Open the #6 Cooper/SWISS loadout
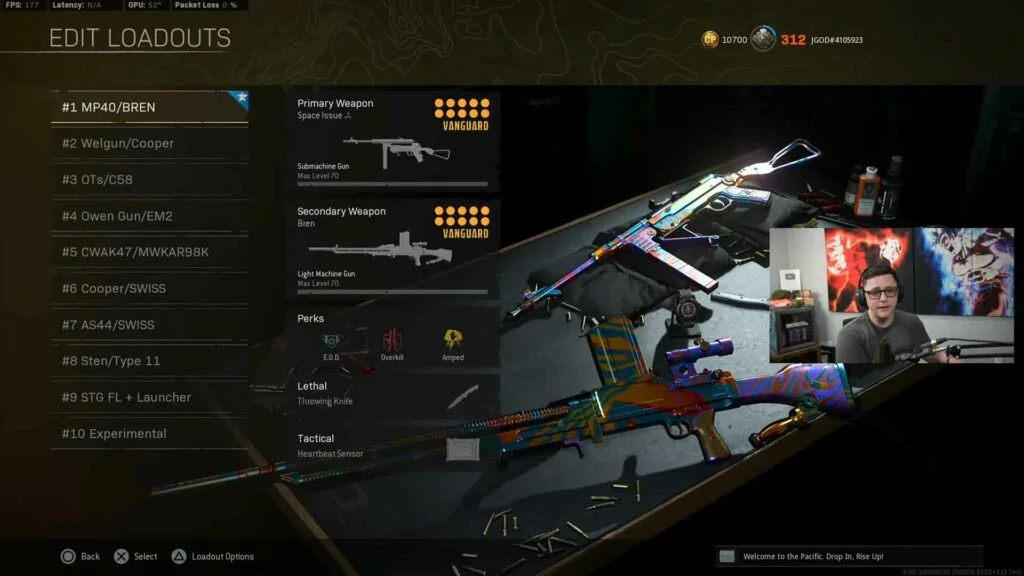1024x576 pixels. (149, 288)
